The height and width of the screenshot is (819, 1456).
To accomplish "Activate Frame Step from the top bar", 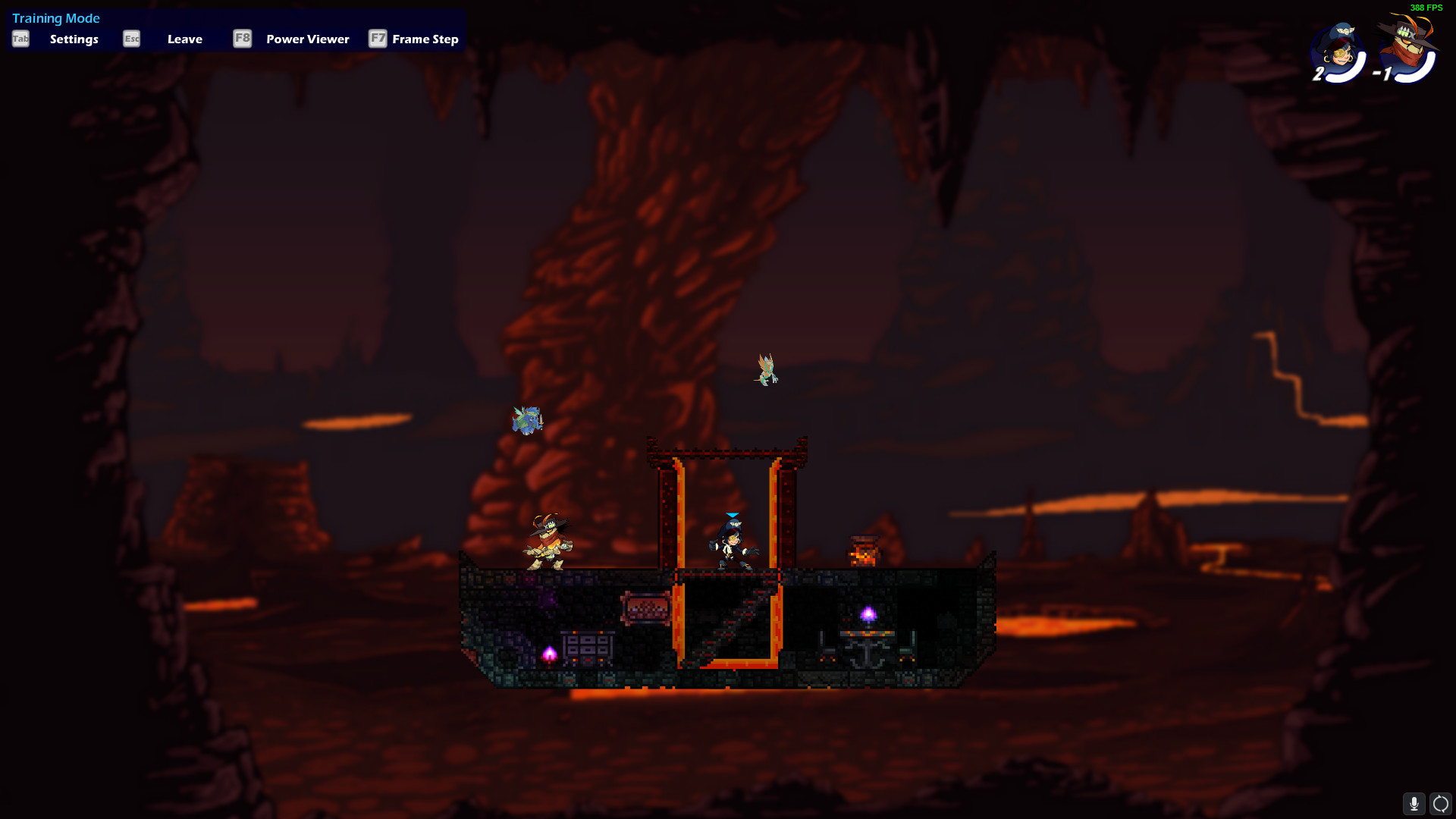I will (425, 39).
